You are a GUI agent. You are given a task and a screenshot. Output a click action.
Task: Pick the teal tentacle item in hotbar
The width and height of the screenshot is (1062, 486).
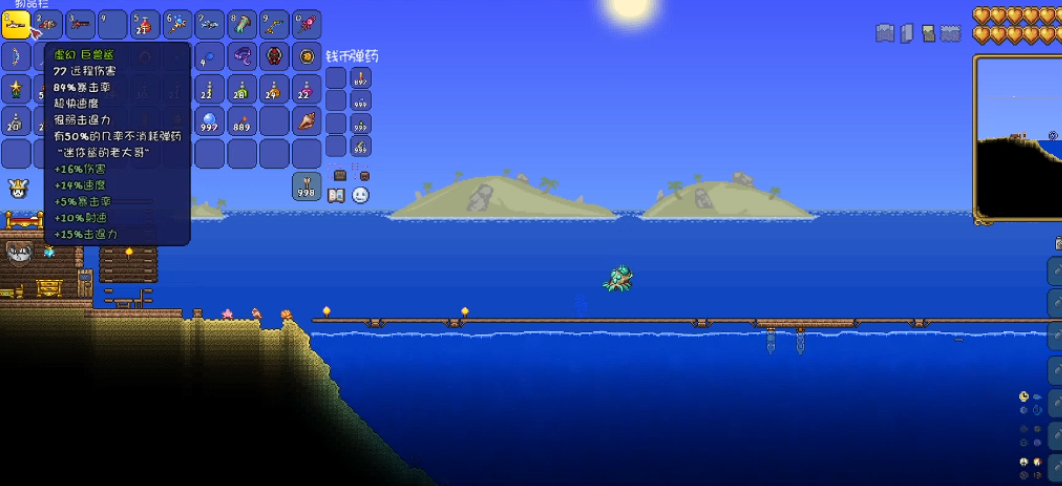(242, 24)
